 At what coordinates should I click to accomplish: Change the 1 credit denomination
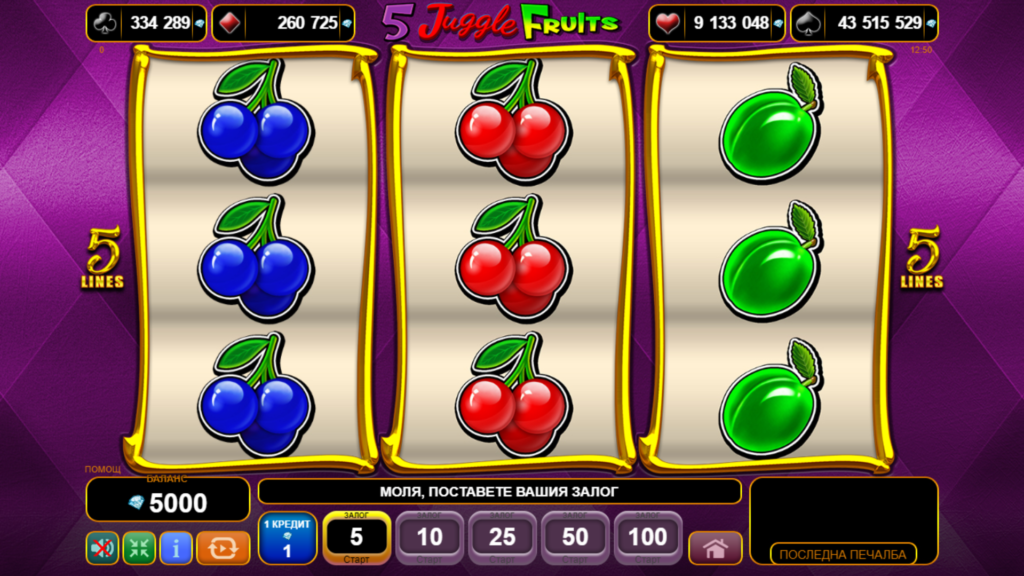click(287, 538)
